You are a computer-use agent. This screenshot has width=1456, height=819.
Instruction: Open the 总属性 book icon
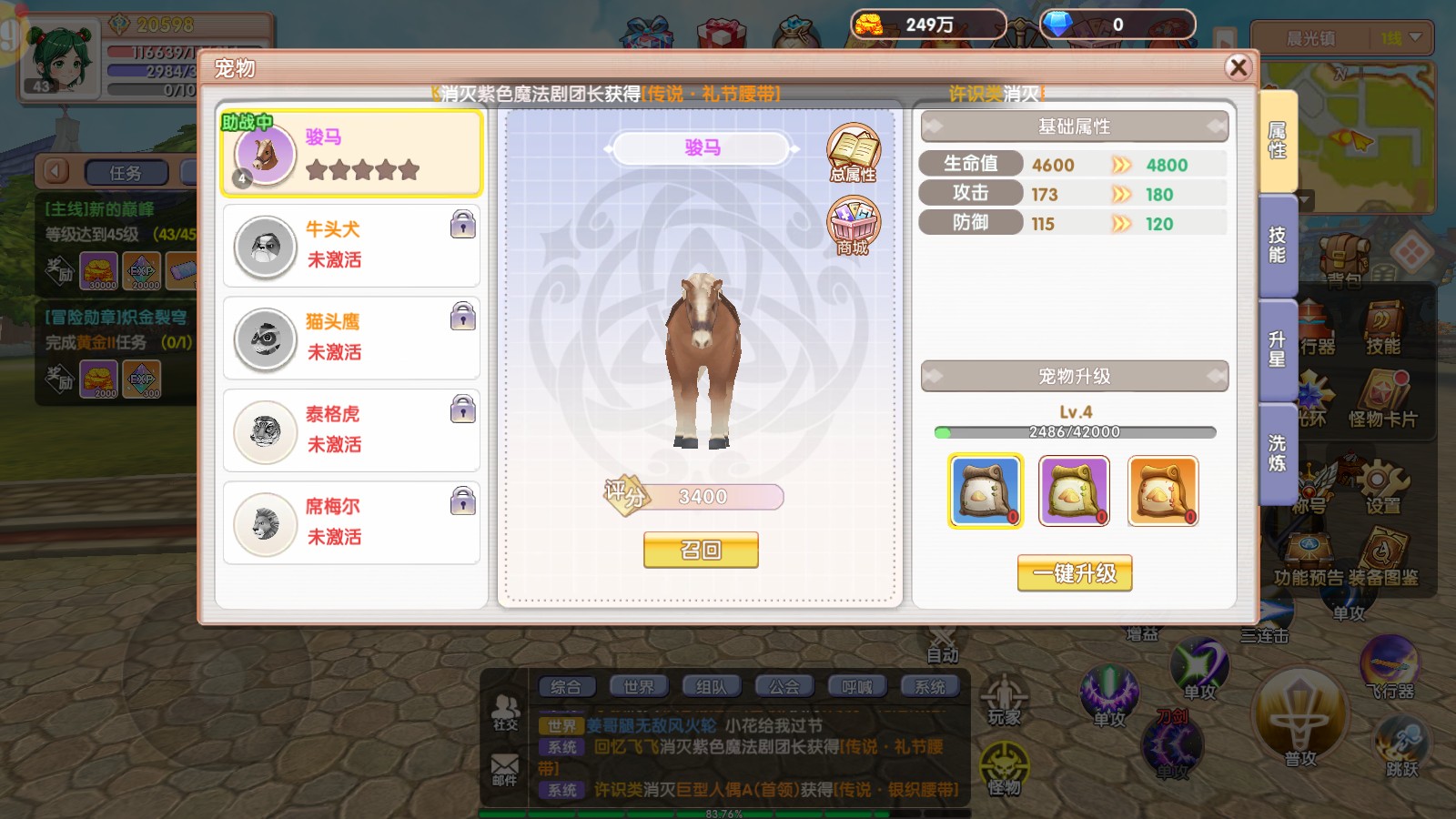pyautogui.click(x=853, y=152)
